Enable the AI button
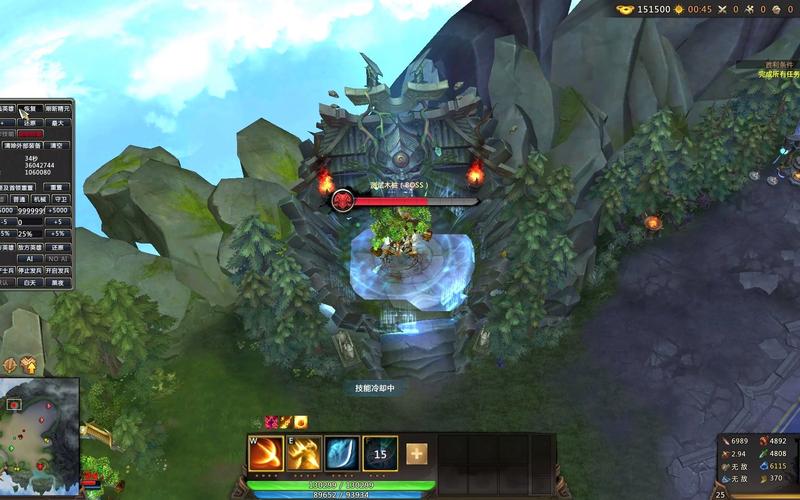800x500 pixels. click(x=30, y=259)
